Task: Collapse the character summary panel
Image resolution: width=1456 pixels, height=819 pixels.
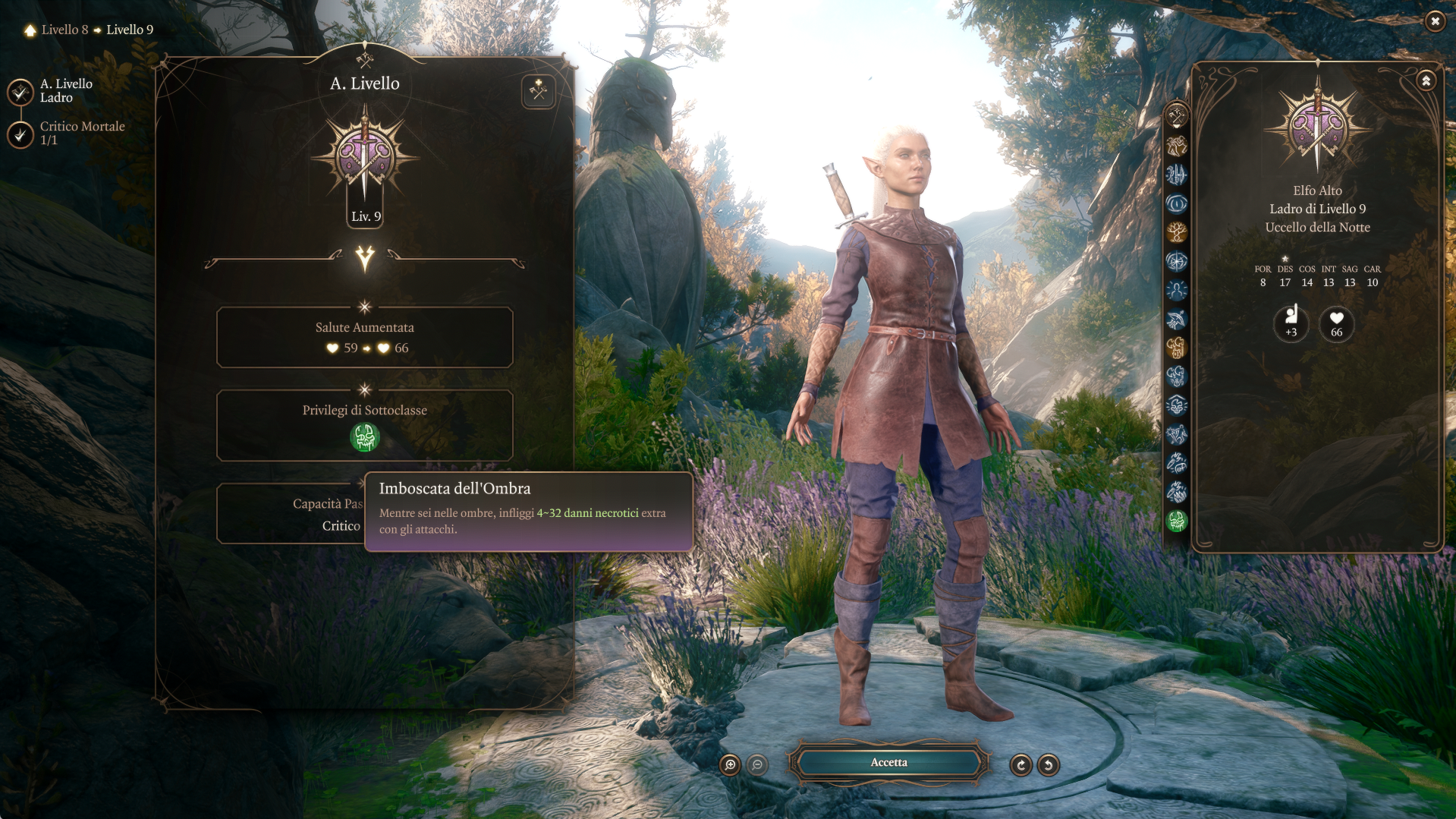Action: coord(1426,80)
